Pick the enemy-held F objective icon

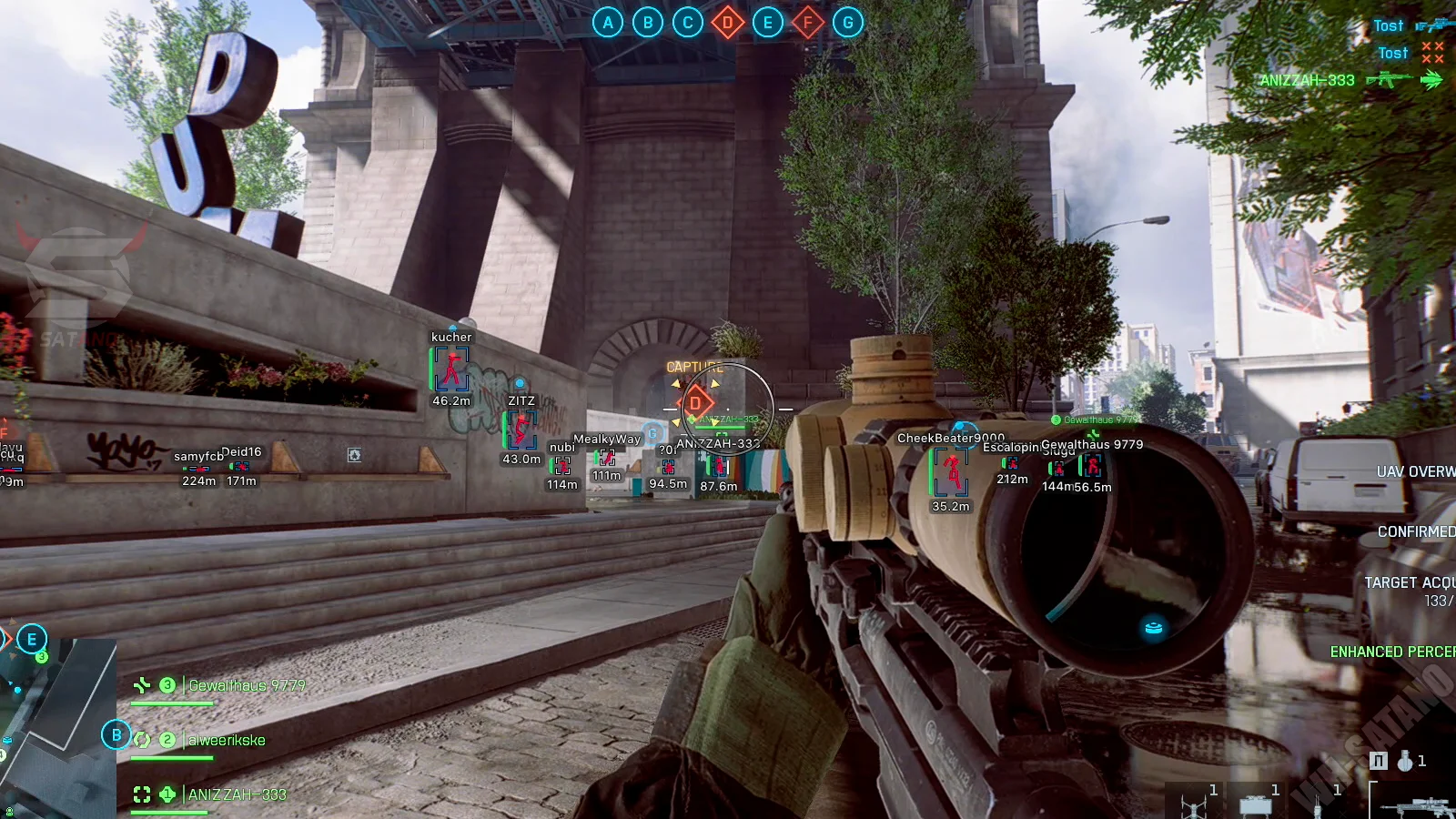coord(807,23)
